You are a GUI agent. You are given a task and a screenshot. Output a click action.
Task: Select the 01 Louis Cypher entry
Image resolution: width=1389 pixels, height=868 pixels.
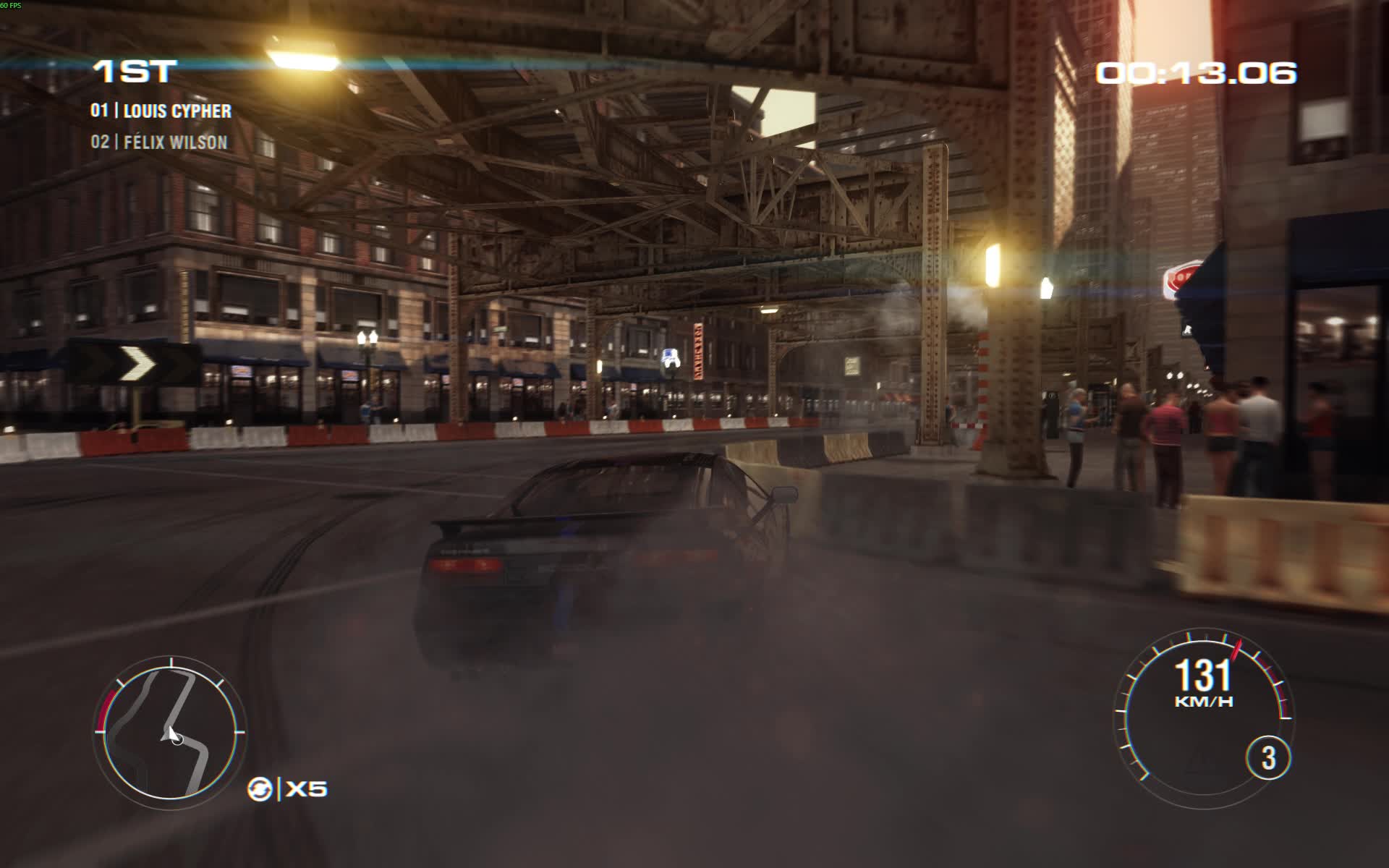click(161, 110)
